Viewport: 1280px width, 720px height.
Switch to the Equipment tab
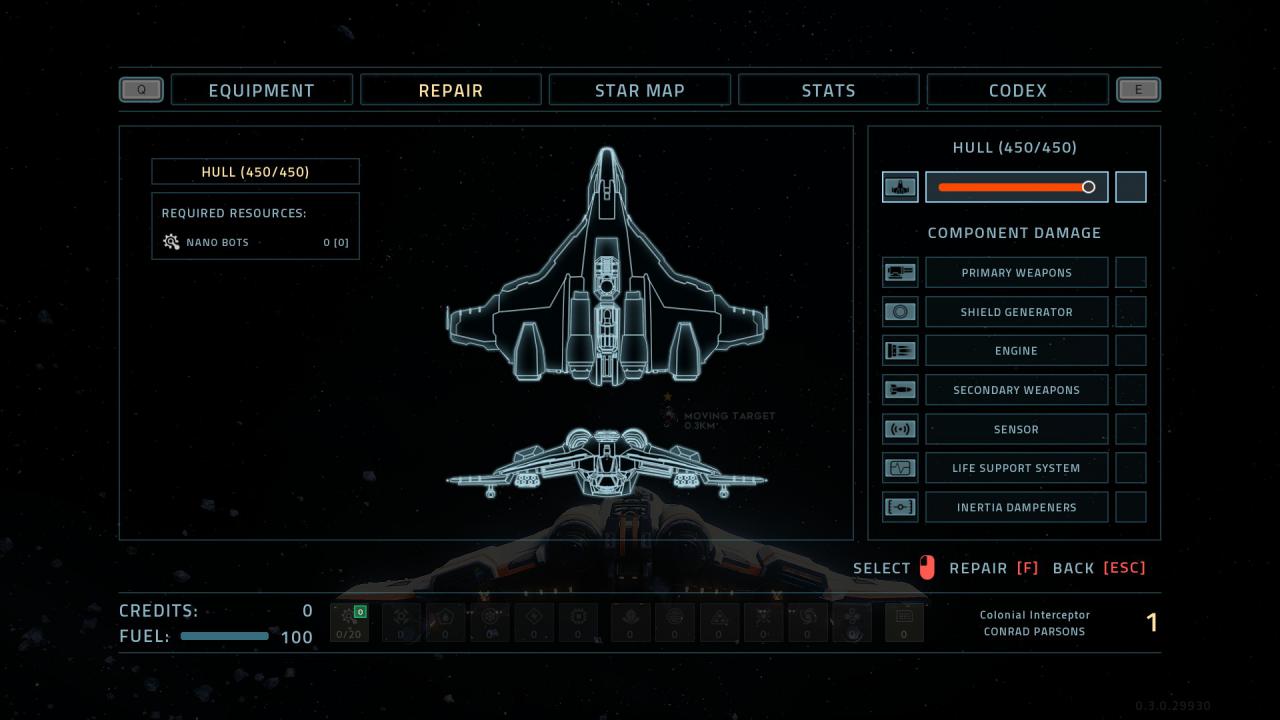[261, 90]
